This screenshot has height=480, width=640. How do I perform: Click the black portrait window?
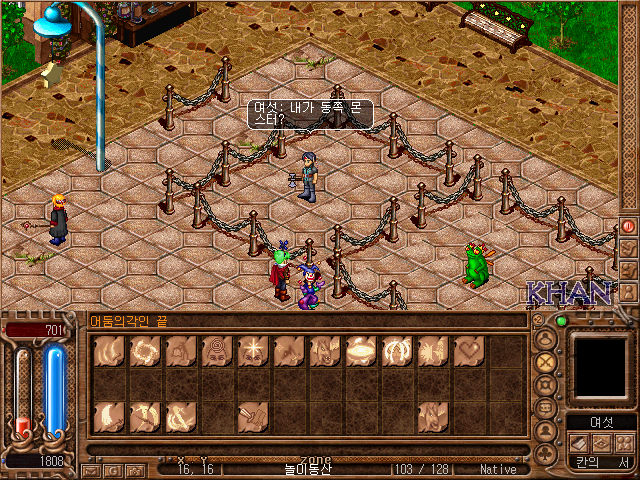tap(601, 365)
